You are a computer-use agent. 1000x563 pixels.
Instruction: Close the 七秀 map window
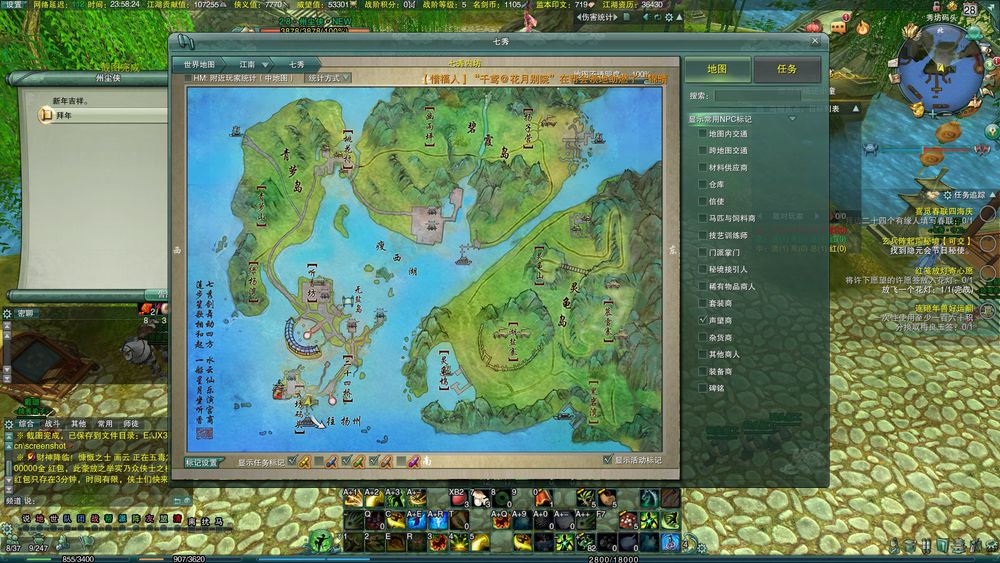click(x=815, y=41)
